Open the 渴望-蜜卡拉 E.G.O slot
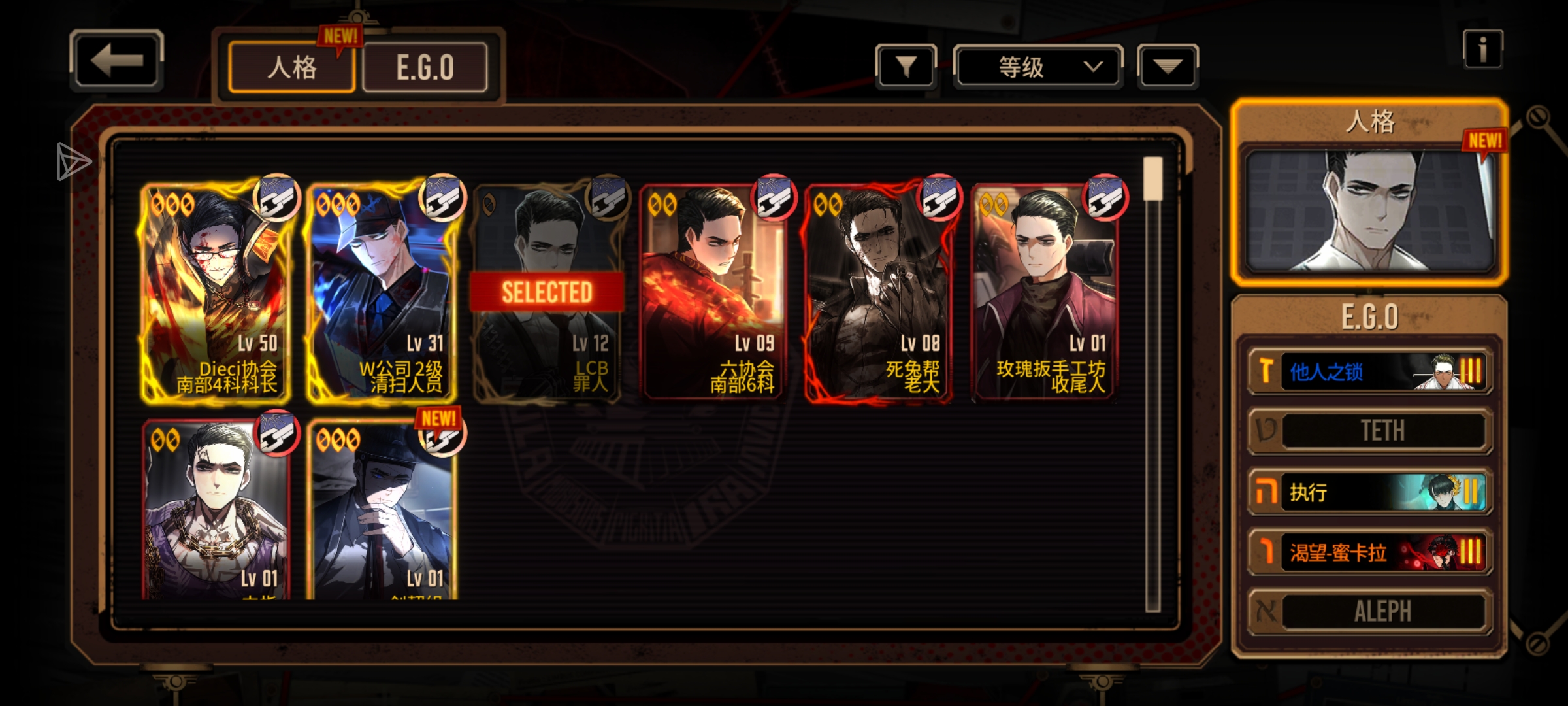The height and width of the screenshot is (706, 1568). (x=1370, y=553)
